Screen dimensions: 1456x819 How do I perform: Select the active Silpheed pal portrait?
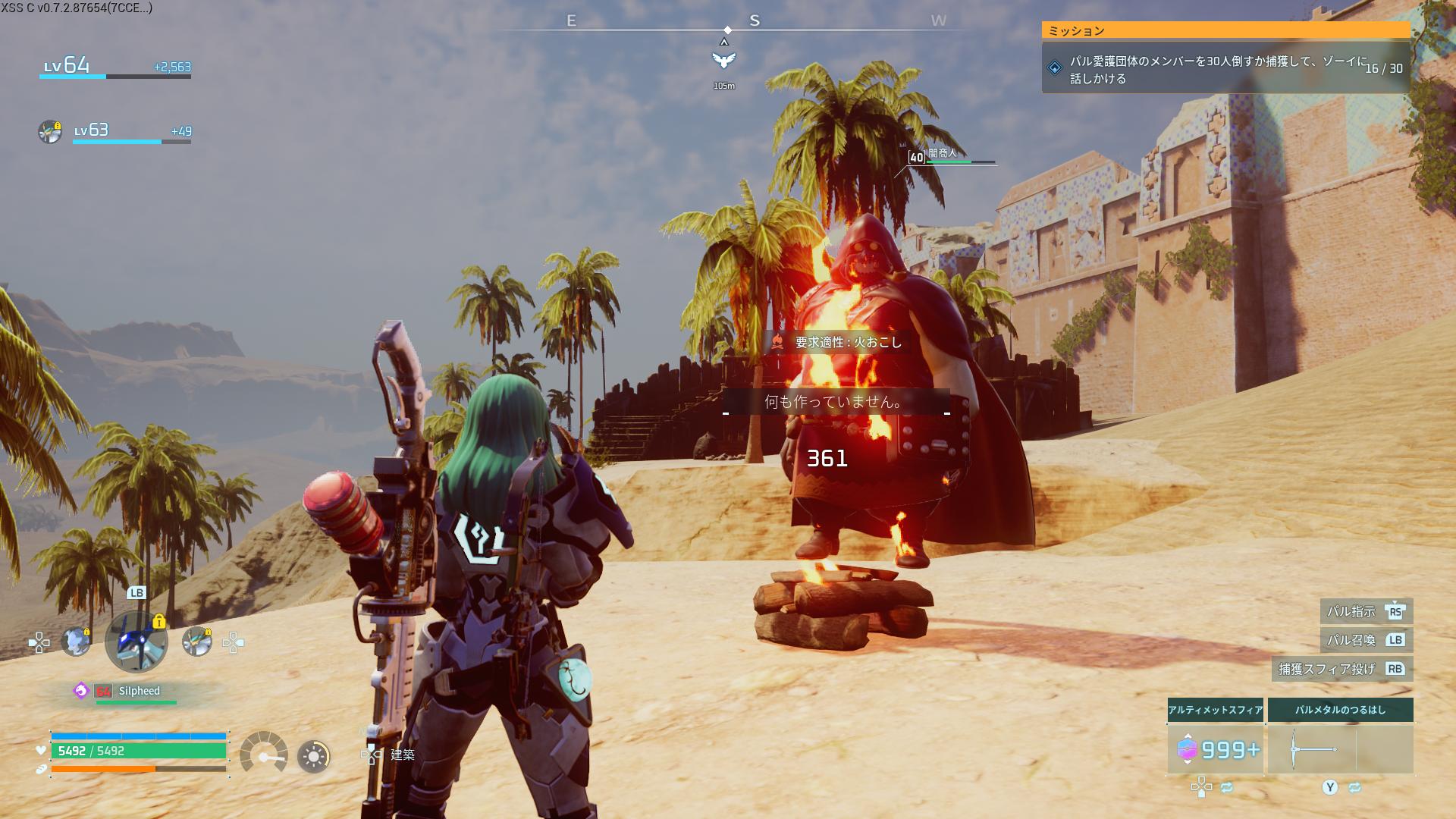pyautogui.click(x=136, y=642)
